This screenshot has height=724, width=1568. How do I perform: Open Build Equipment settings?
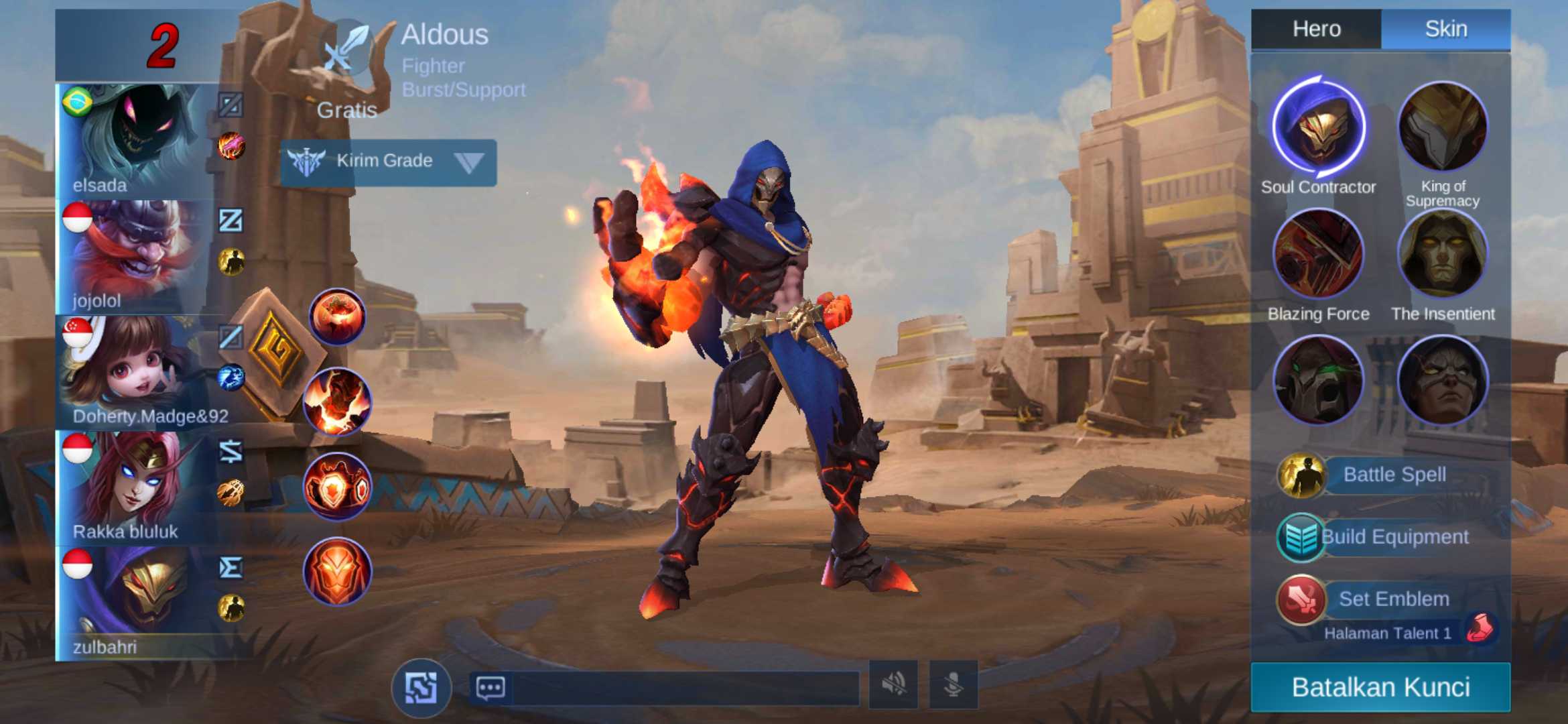tap(1394, 537)
